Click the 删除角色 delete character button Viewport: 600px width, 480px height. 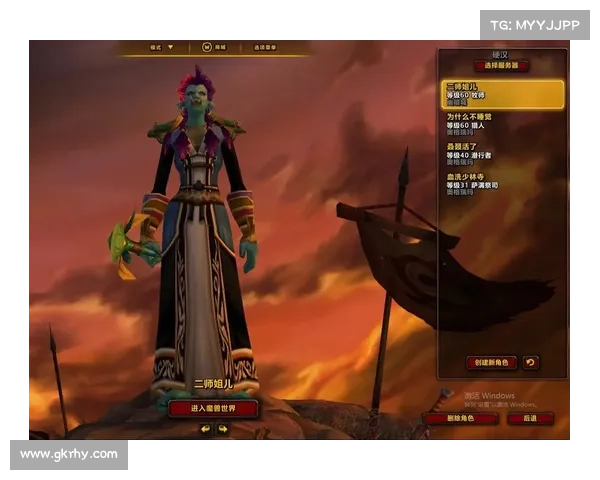pyautogui.click(x=460, y=418)
